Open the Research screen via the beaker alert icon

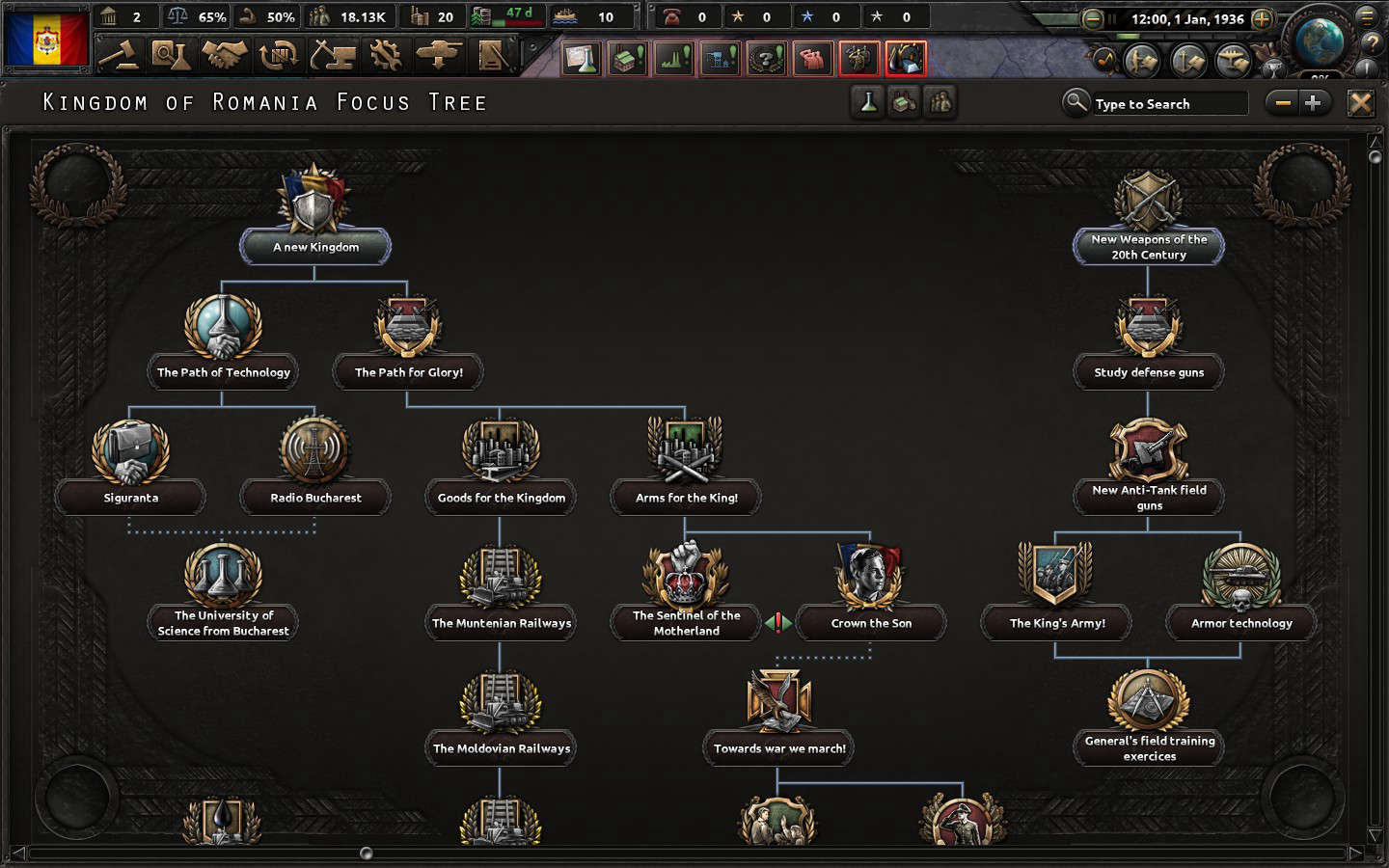(580, 58)
